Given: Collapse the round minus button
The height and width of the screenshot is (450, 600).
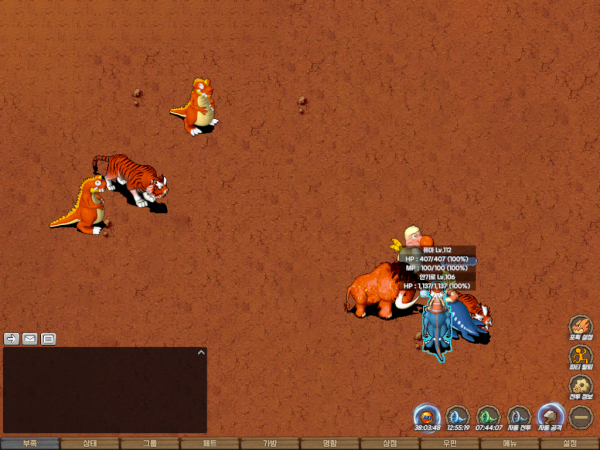Looking at the screenshot, I should tap(581, 415).
